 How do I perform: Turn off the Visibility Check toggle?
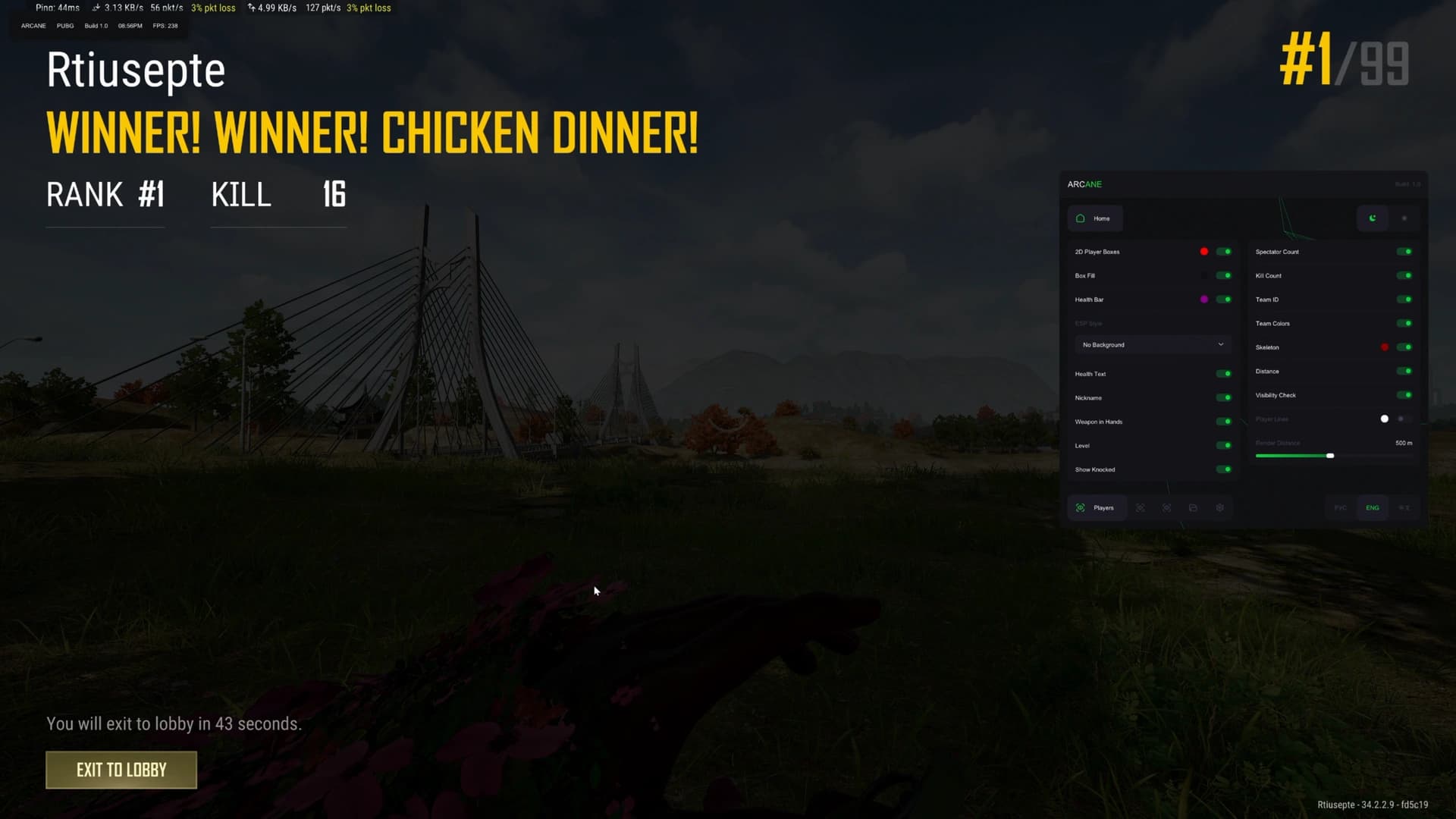[x=1404, y=395]
